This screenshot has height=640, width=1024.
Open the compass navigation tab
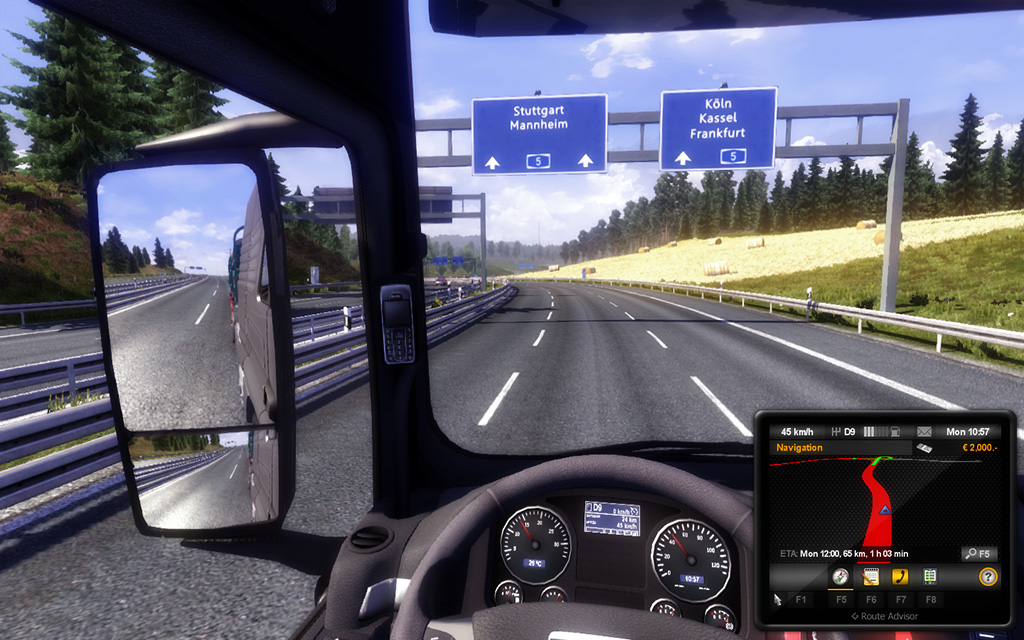click(x=840, y=576)
